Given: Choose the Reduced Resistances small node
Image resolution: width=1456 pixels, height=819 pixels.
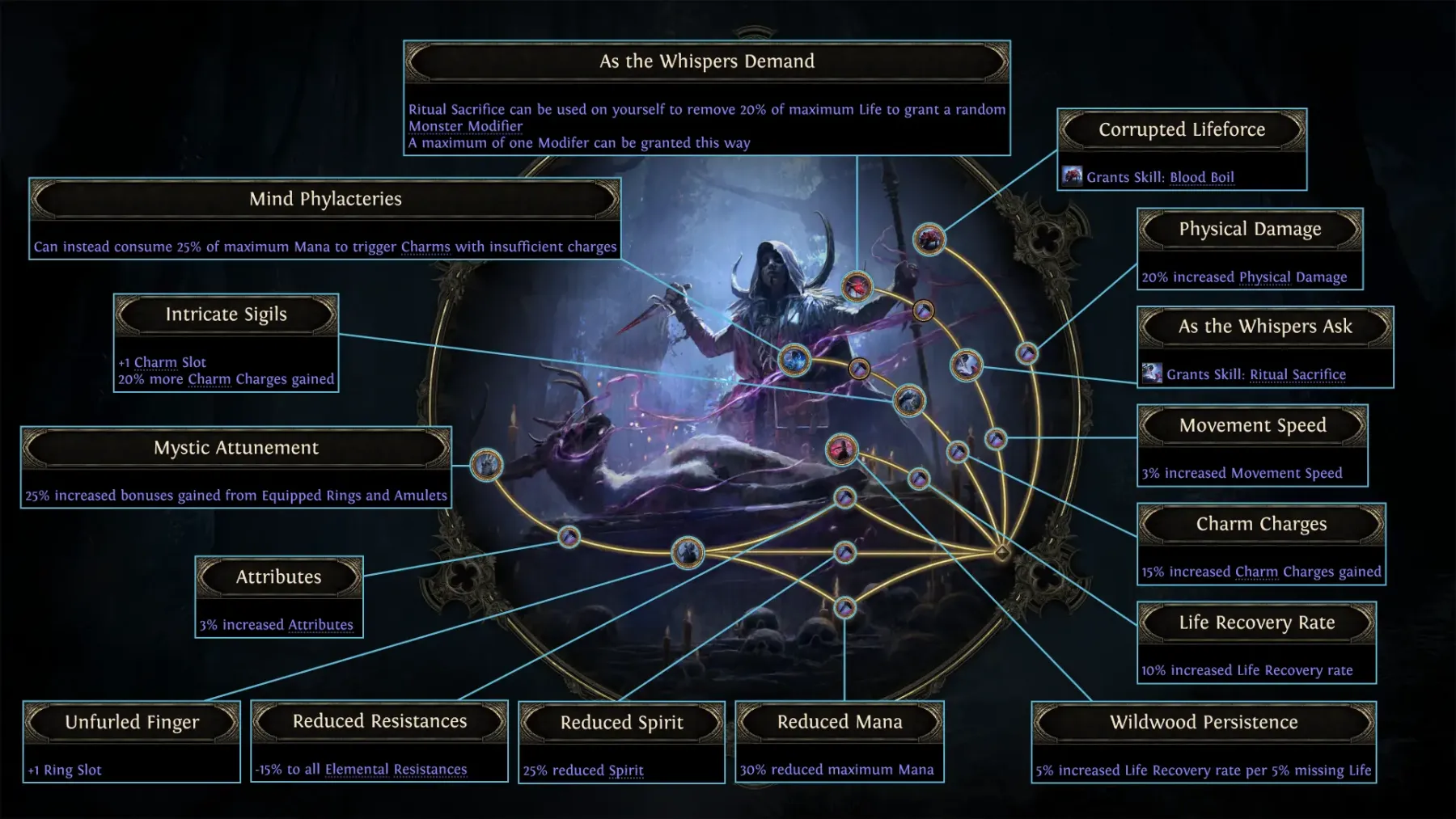Looking at the screenshot, I should point(844,497).
